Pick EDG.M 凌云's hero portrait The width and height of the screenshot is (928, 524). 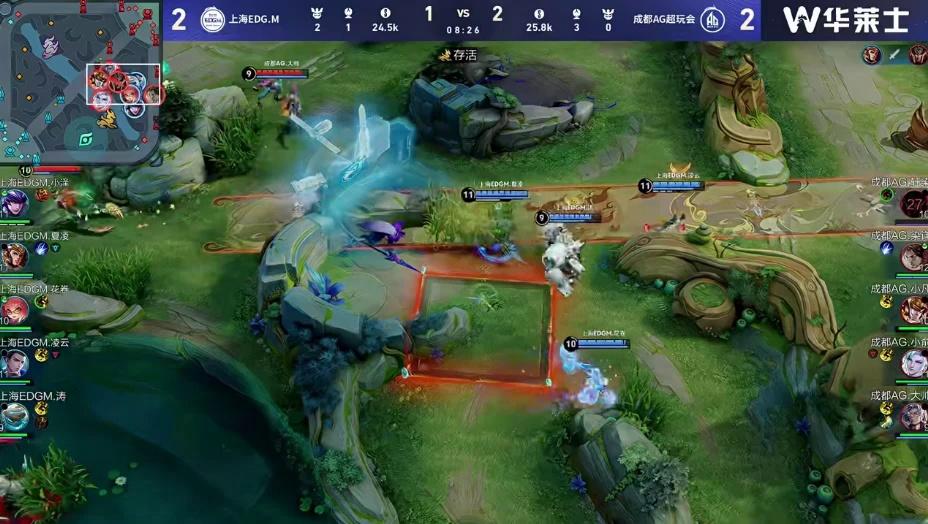[14, 363]
